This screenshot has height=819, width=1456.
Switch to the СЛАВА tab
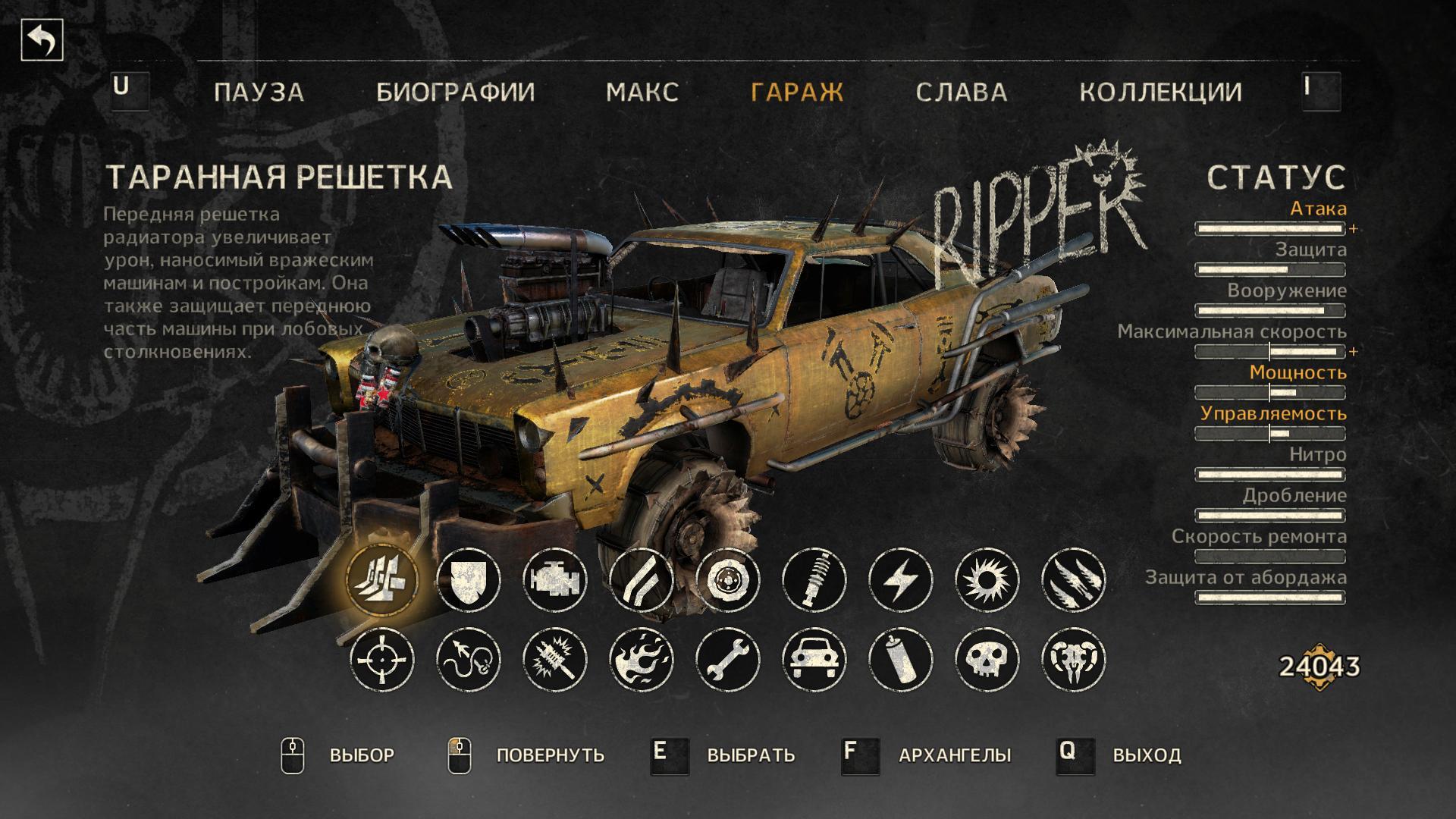click(x=962, y=92)
